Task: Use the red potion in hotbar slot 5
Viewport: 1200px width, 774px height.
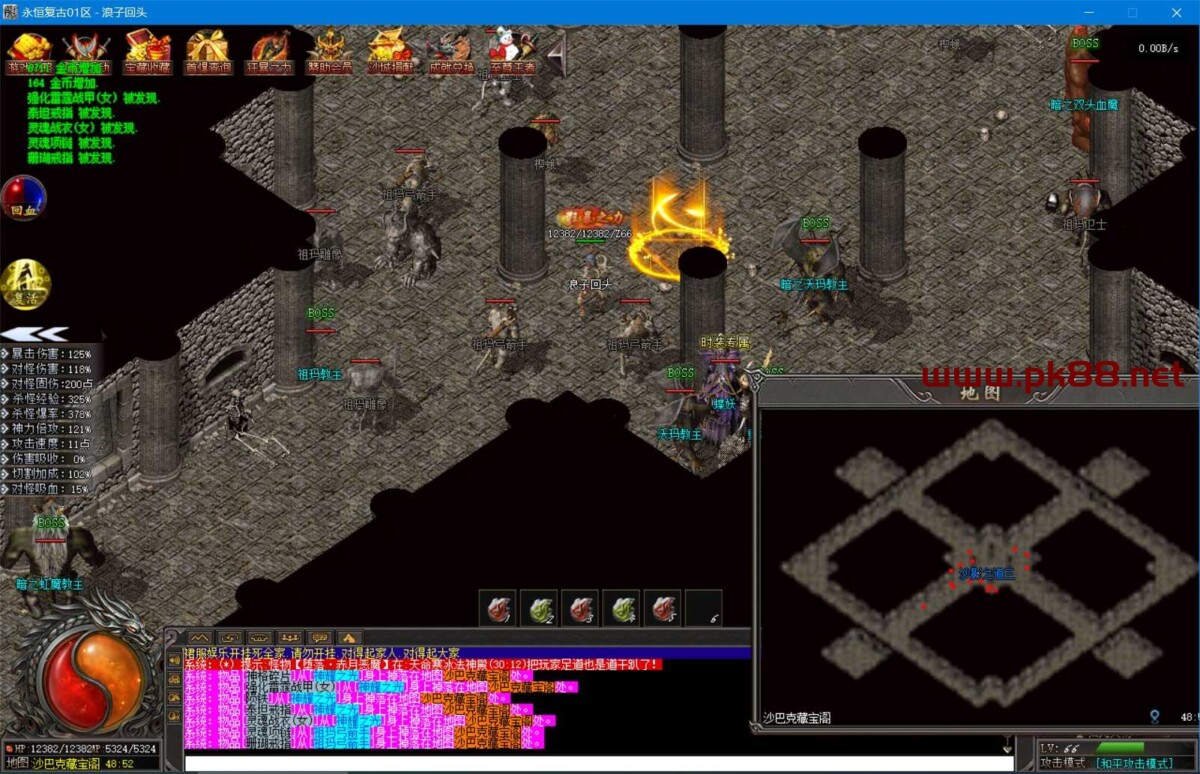Action: [663, 607]
